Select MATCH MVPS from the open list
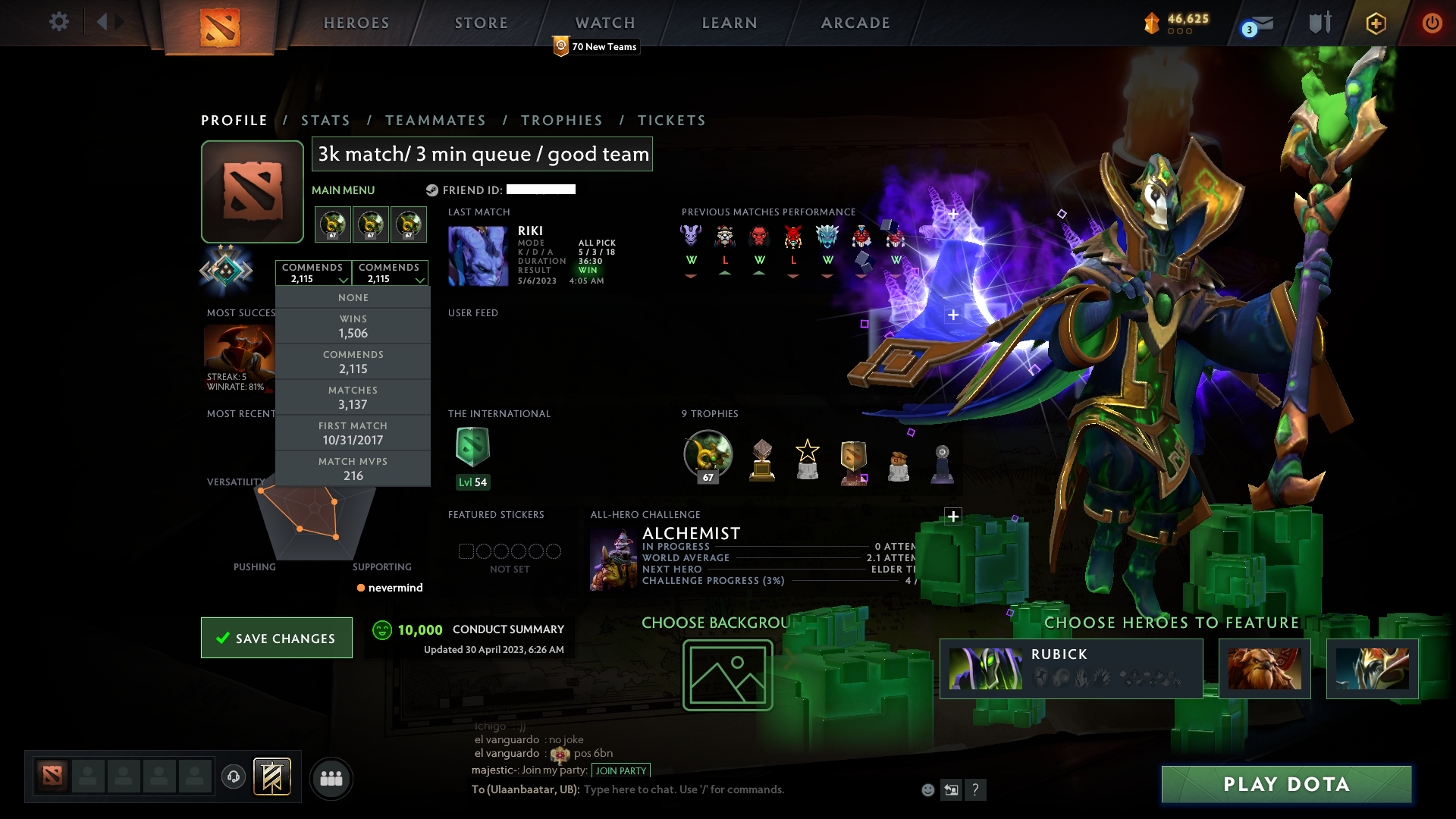 coord(353,468)
